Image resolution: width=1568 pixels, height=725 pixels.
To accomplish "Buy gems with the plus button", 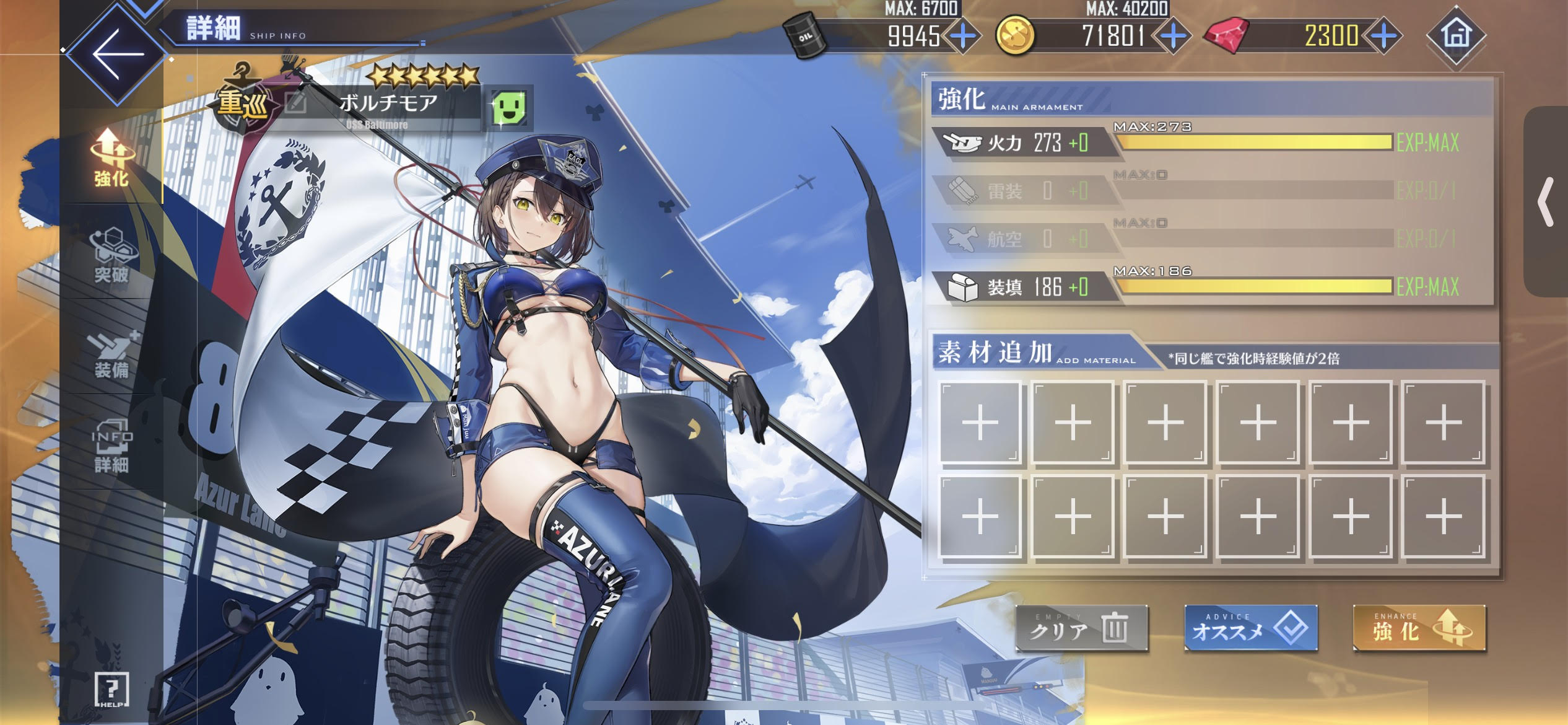I will click(1385, 36).
